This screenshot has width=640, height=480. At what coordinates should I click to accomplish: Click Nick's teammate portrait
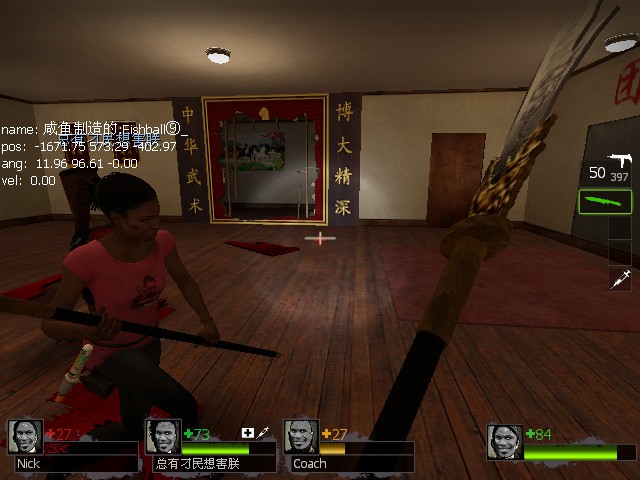point(25,437)
